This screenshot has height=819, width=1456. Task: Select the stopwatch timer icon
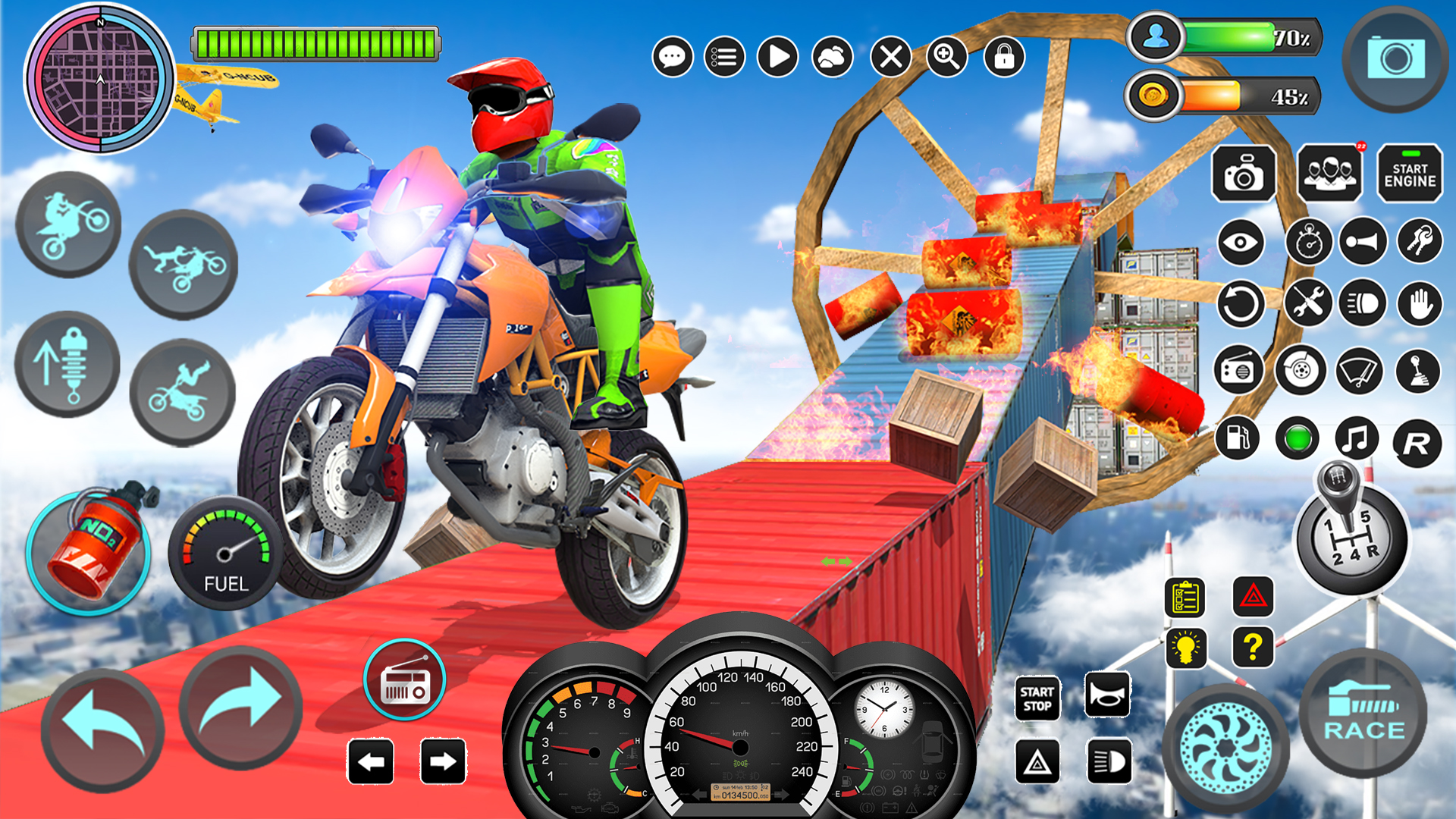pos(1308,241)
